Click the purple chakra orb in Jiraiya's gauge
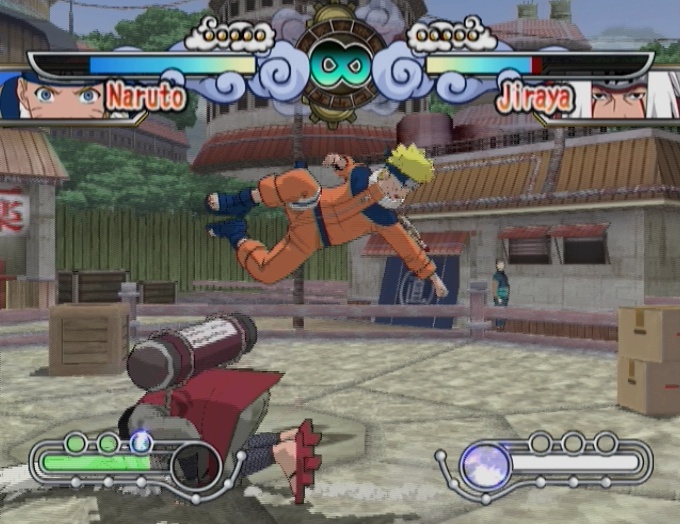The height and width of the screenshot is (524, 680). pos(486,465)
